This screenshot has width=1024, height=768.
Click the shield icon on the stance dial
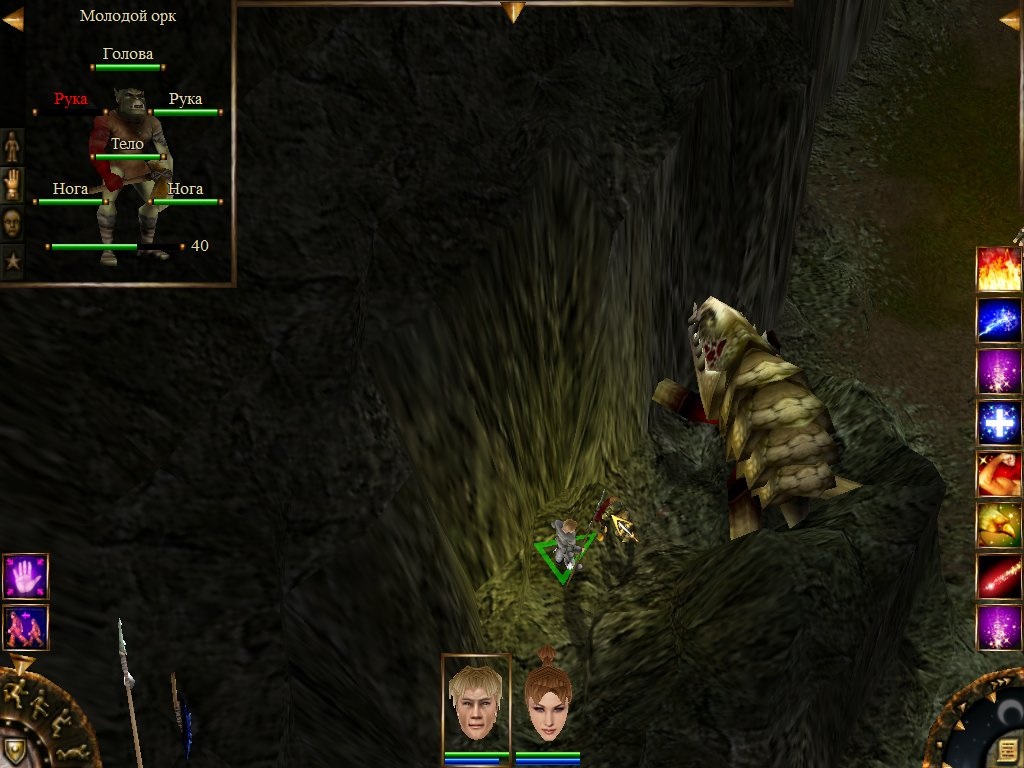(x=14, y=750)
